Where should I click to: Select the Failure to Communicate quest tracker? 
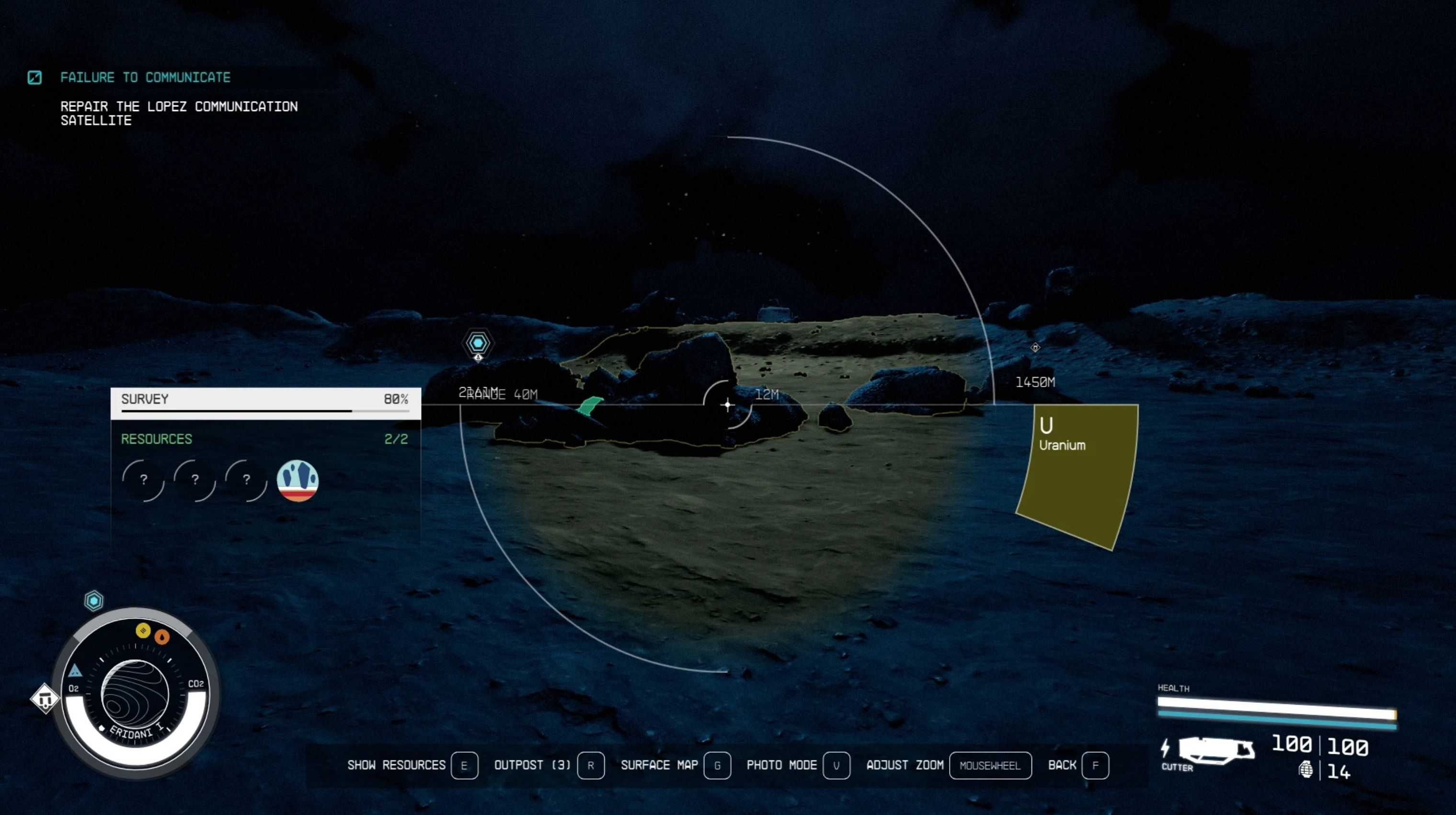(145, 78)
